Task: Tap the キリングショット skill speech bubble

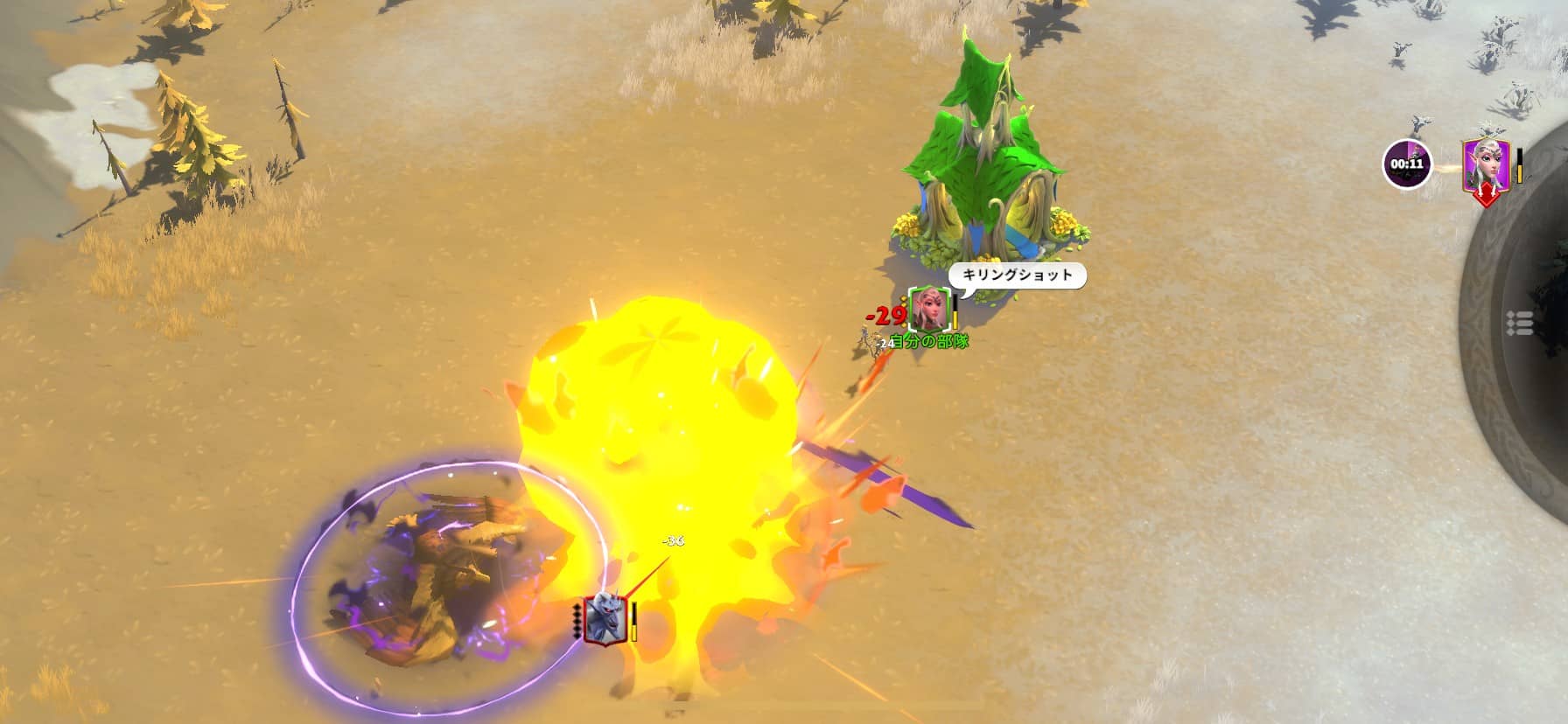Action: click(1015, 274)
